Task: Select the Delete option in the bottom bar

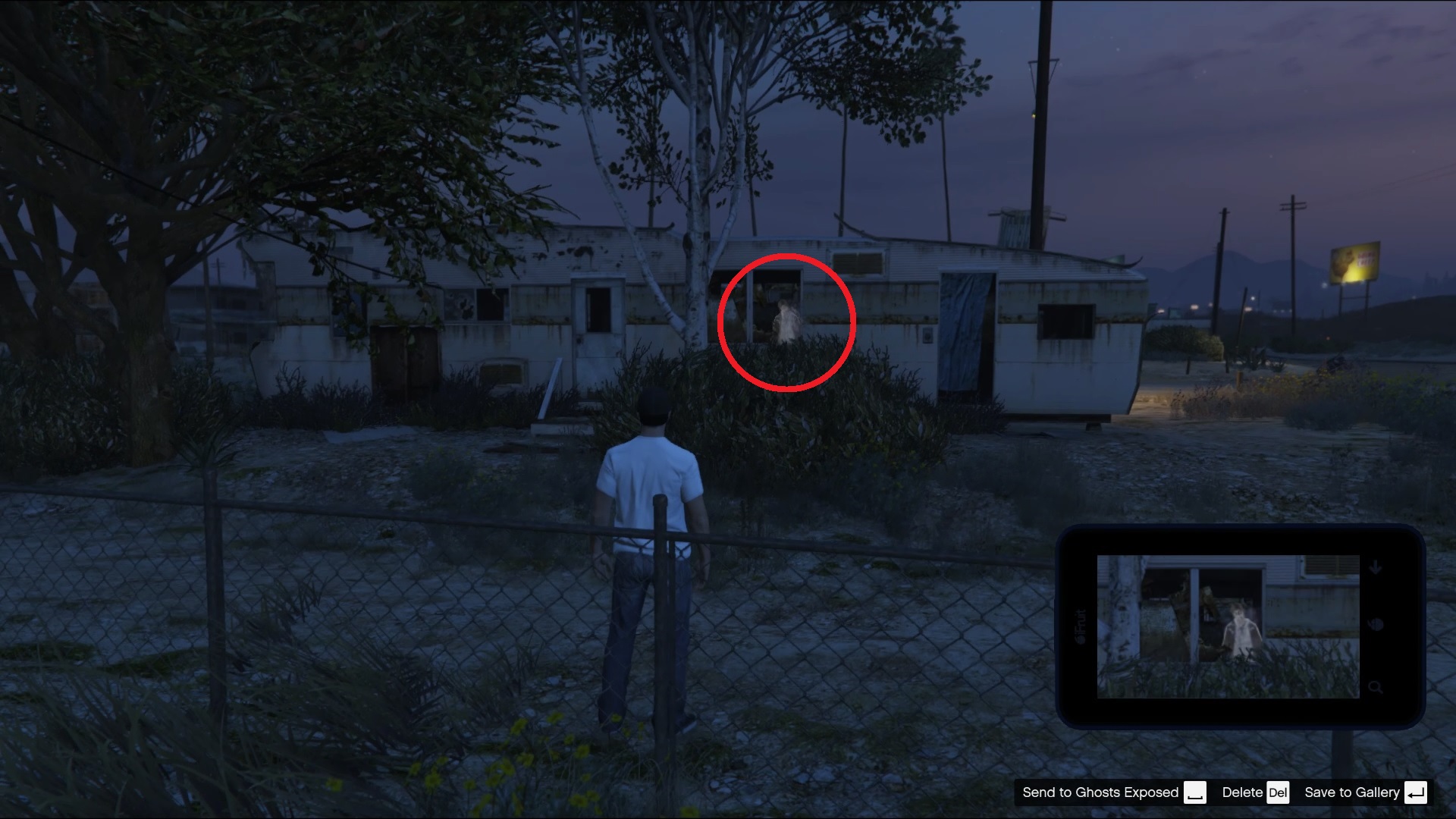Action: click(1241, 792)
